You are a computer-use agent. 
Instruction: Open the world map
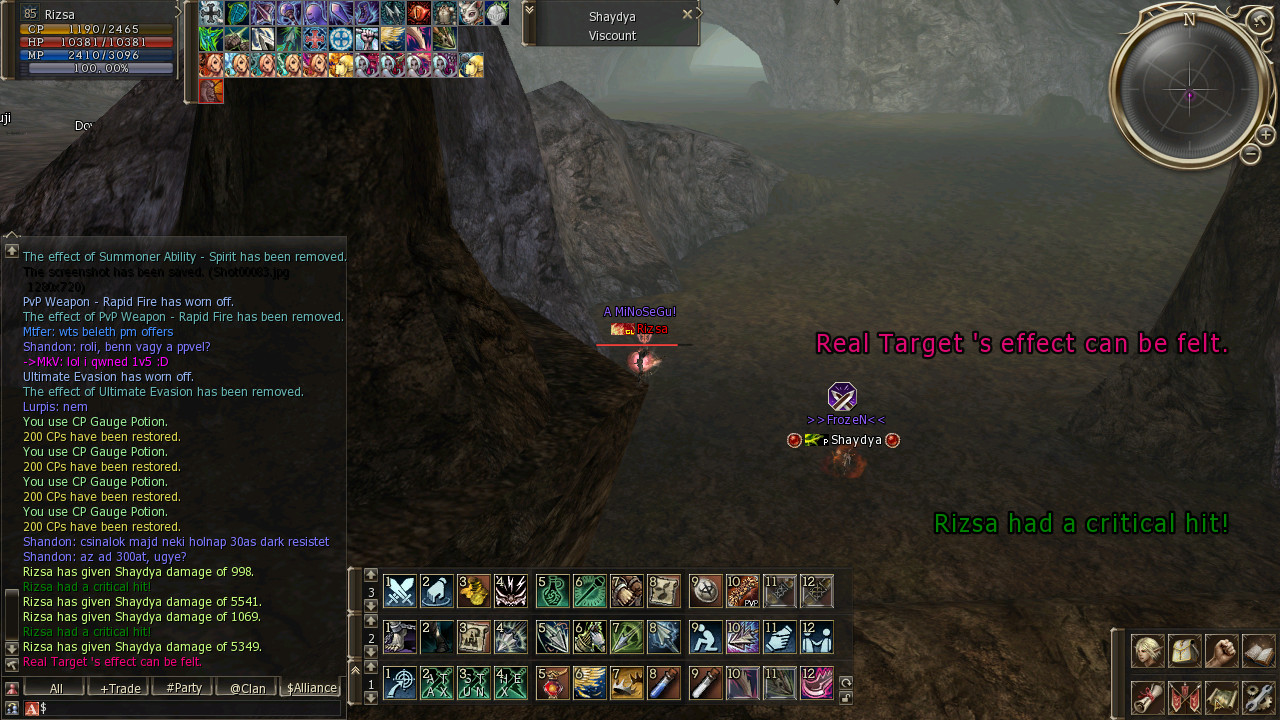(x=1221, y=697)
